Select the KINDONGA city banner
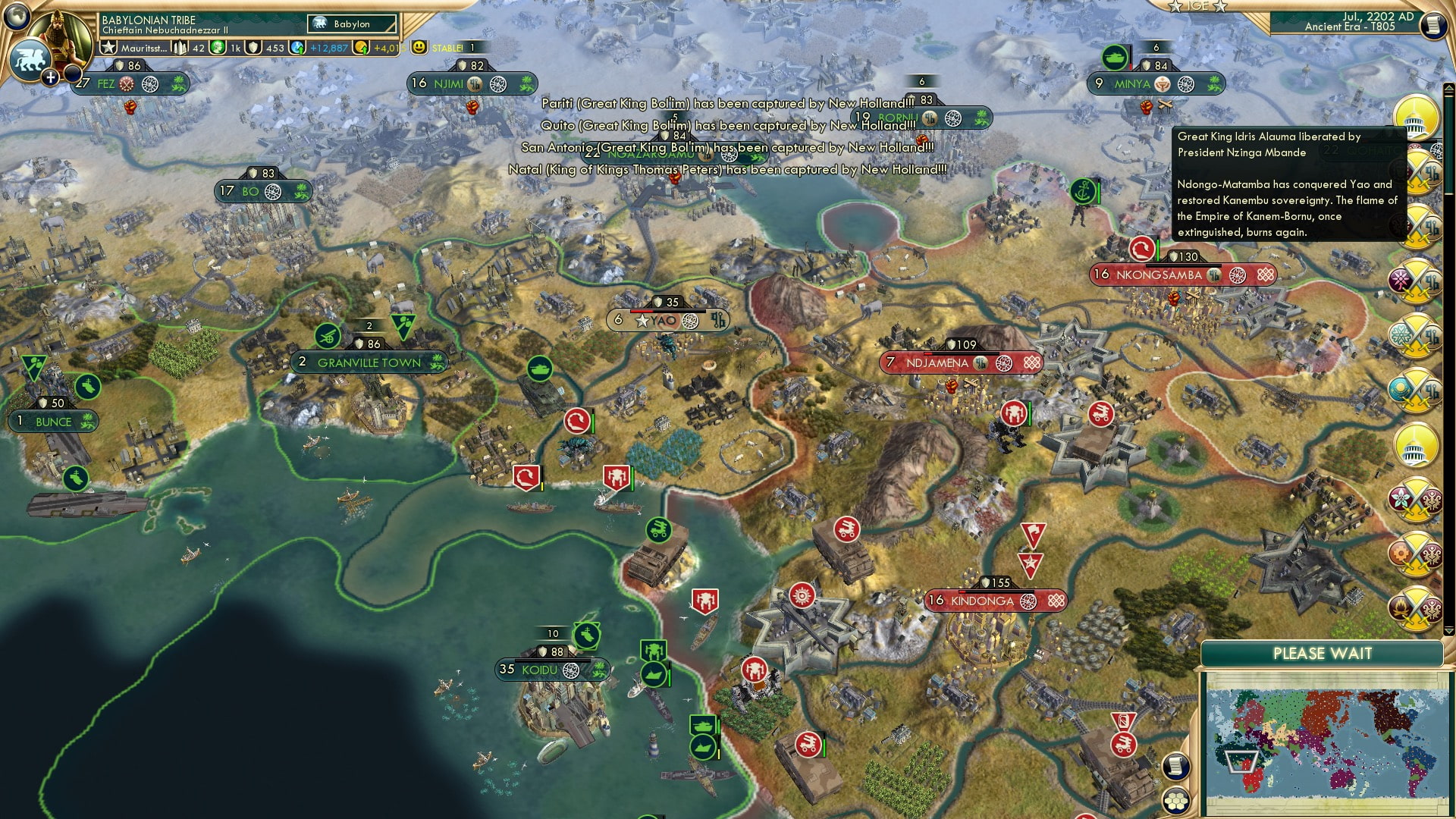The image size is (1456, 819). pyautogui.click(x=984, y=601)
